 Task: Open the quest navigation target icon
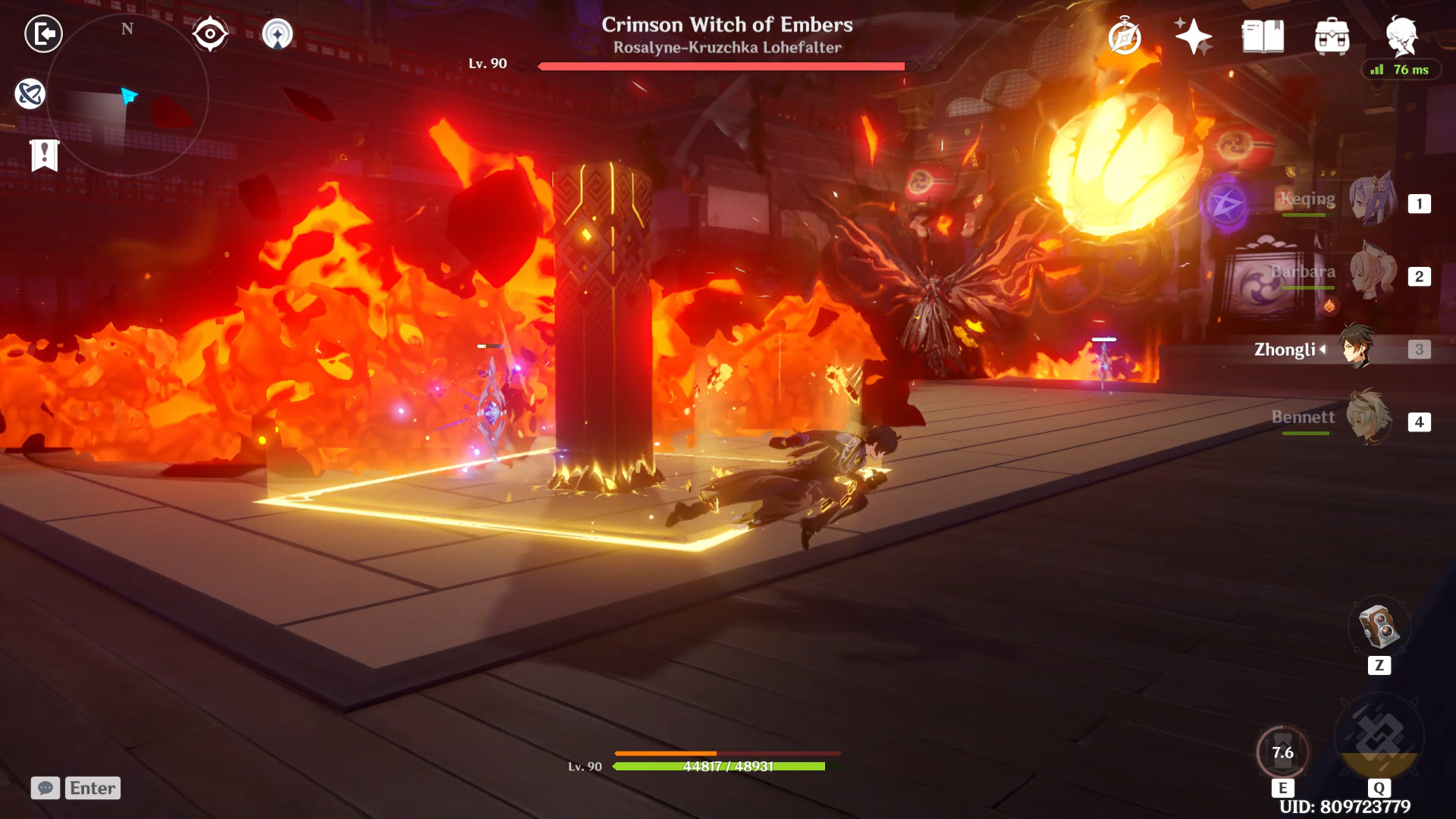pyautogui.click(x=277, y=34)
